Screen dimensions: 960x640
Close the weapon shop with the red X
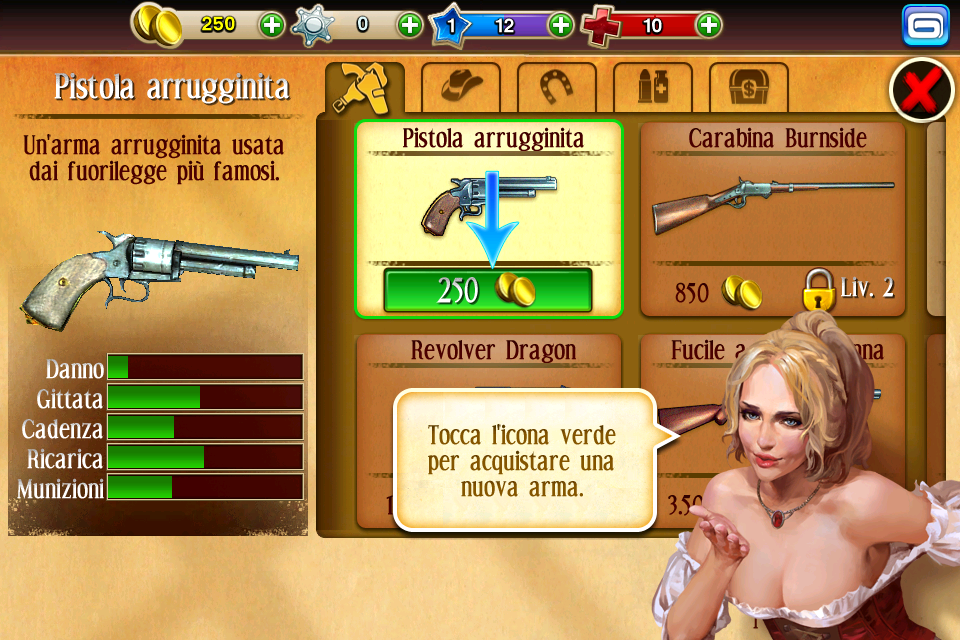point(920,91)
